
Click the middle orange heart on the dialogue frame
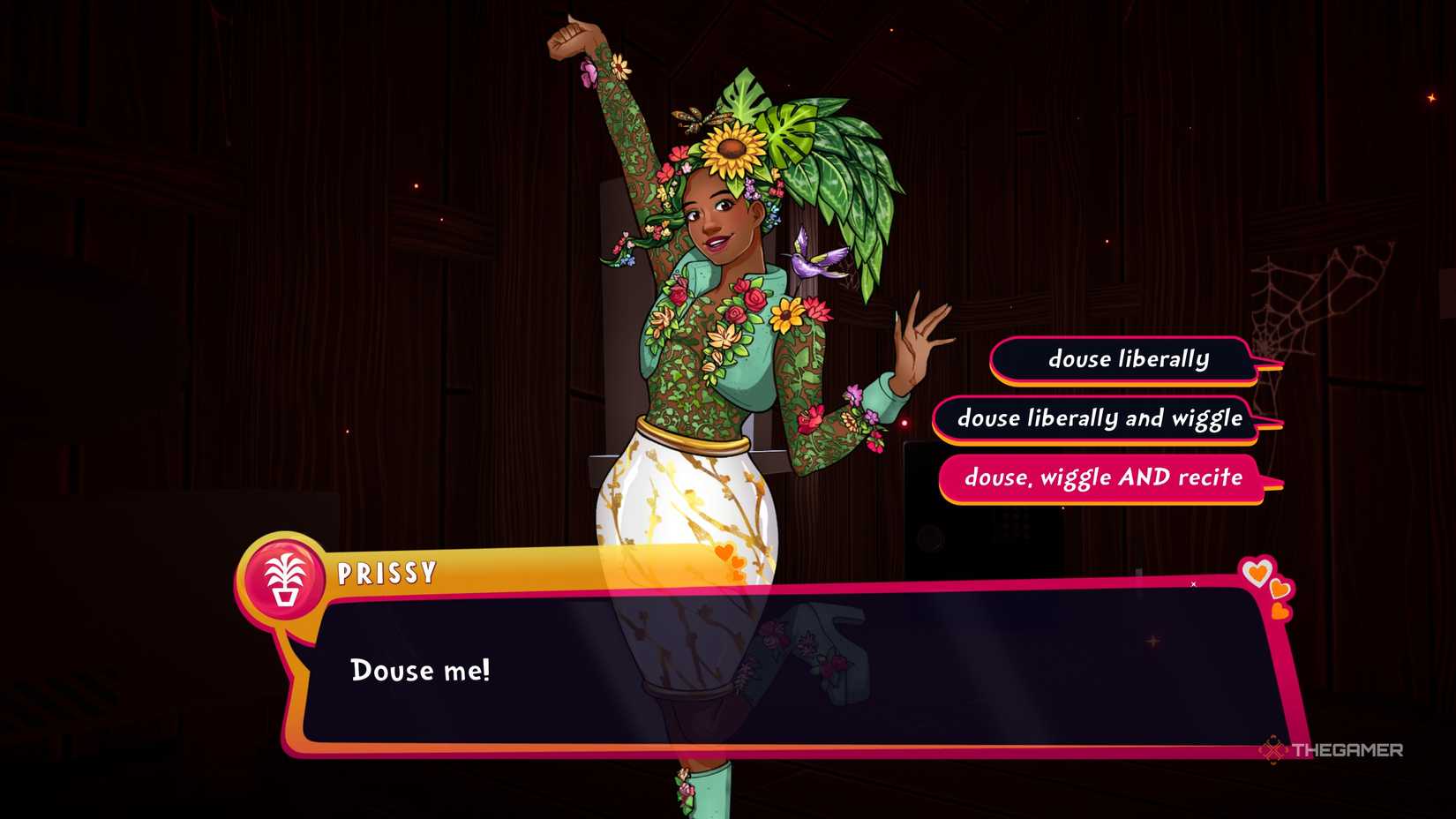[x=1279, y=589]
